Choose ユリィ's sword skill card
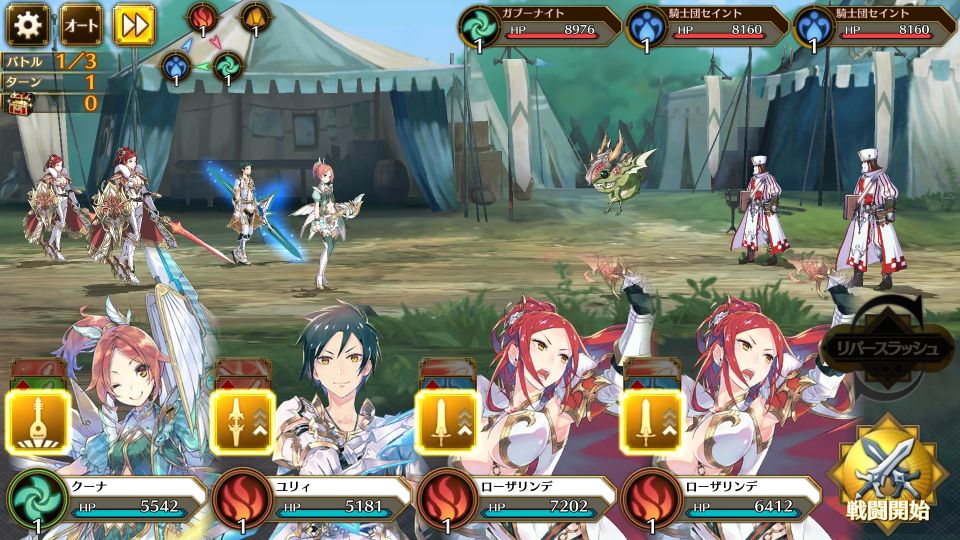The width and height of the screenshot is (960, 540). 242,421
